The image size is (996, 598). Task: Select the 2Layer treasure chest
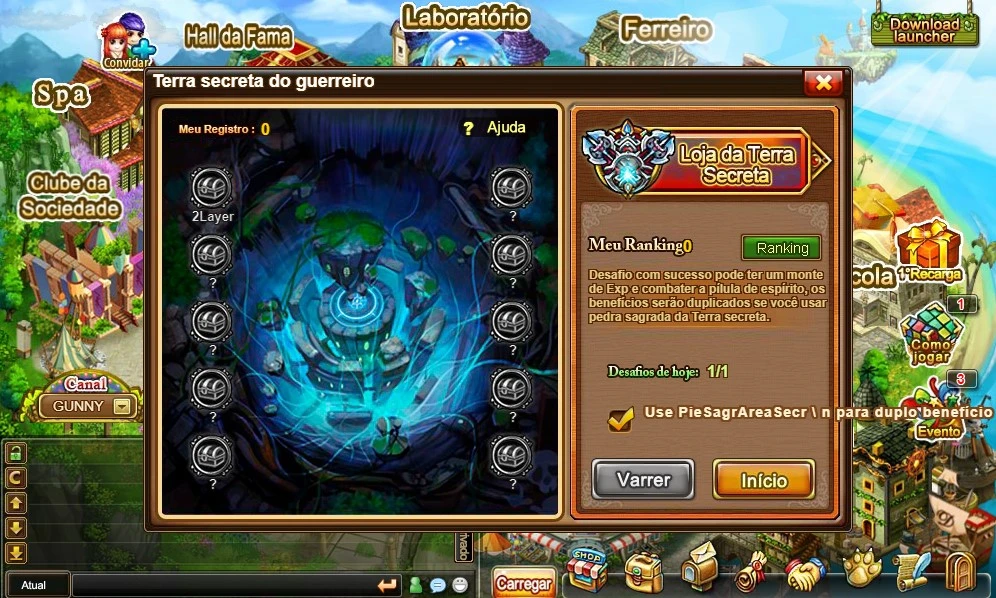coord(211,188)
